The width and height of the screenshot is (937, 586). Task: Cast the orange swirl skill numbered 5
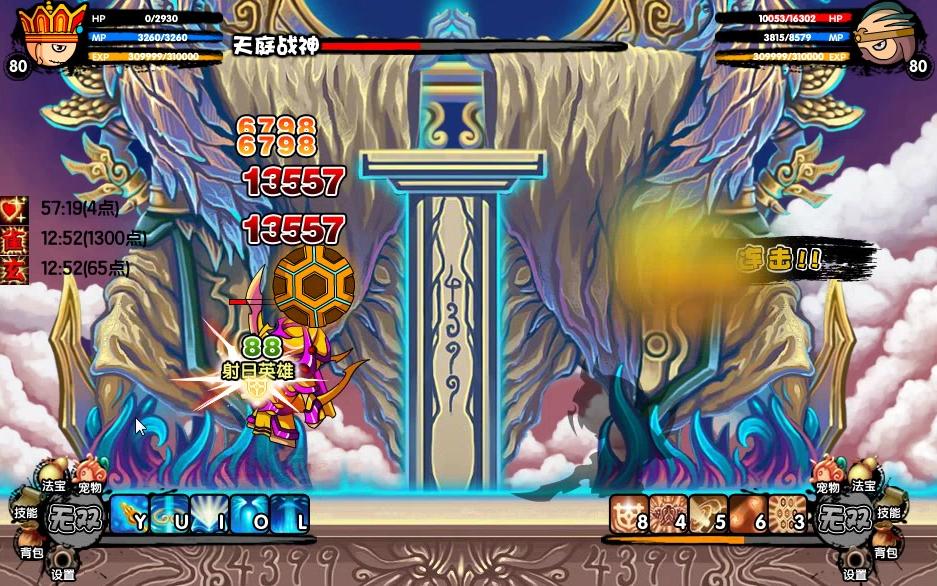(x=708, y=515)
